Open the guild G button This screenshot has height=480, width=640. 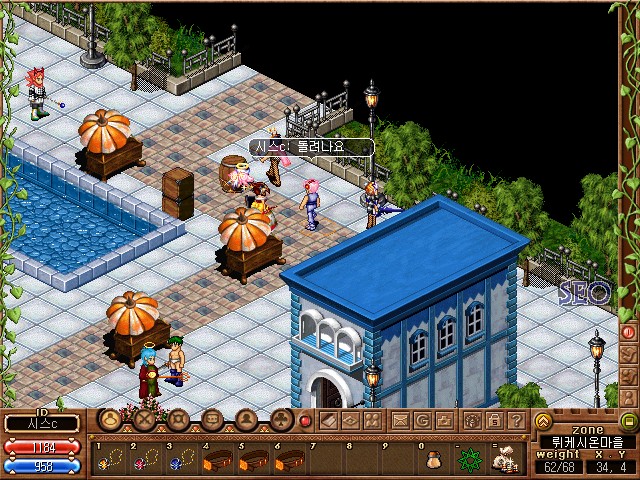[x=422, y=420]
